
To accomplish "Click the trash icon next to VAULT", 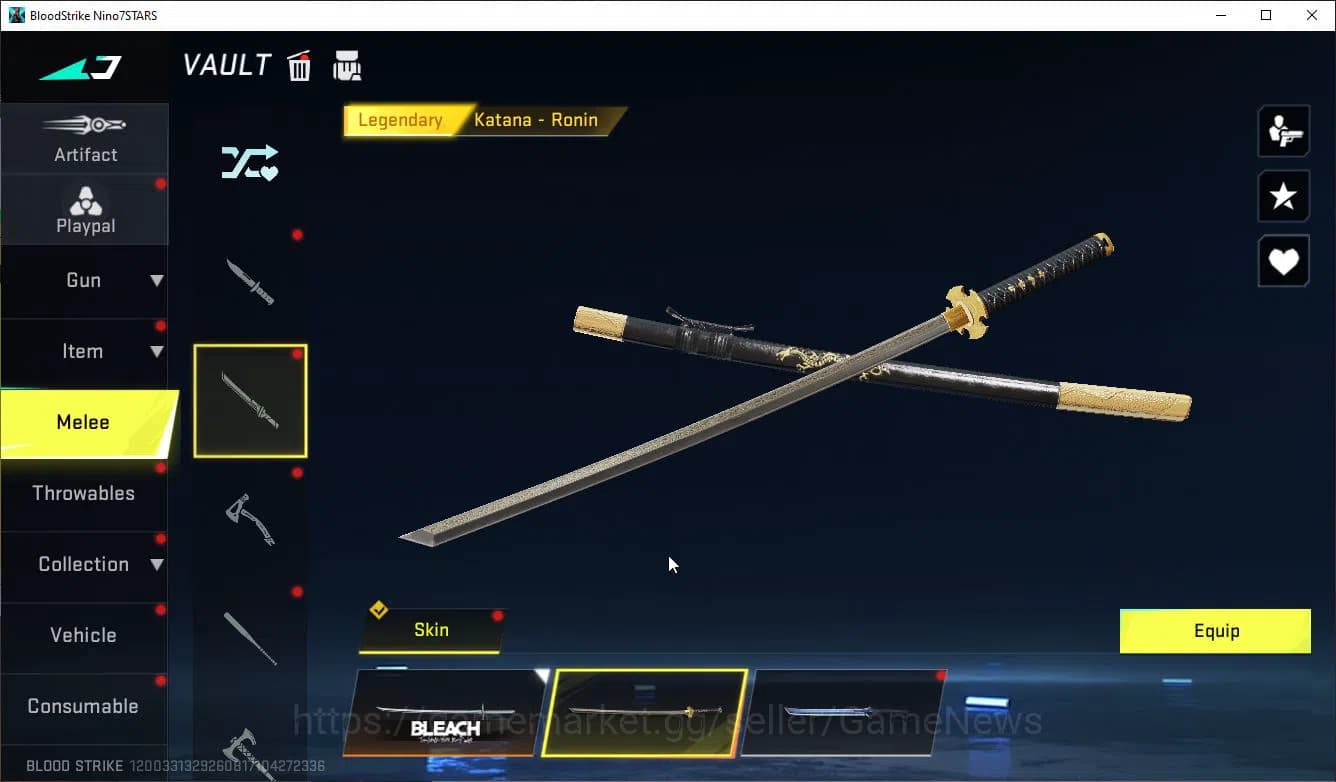I will [299, 64].
